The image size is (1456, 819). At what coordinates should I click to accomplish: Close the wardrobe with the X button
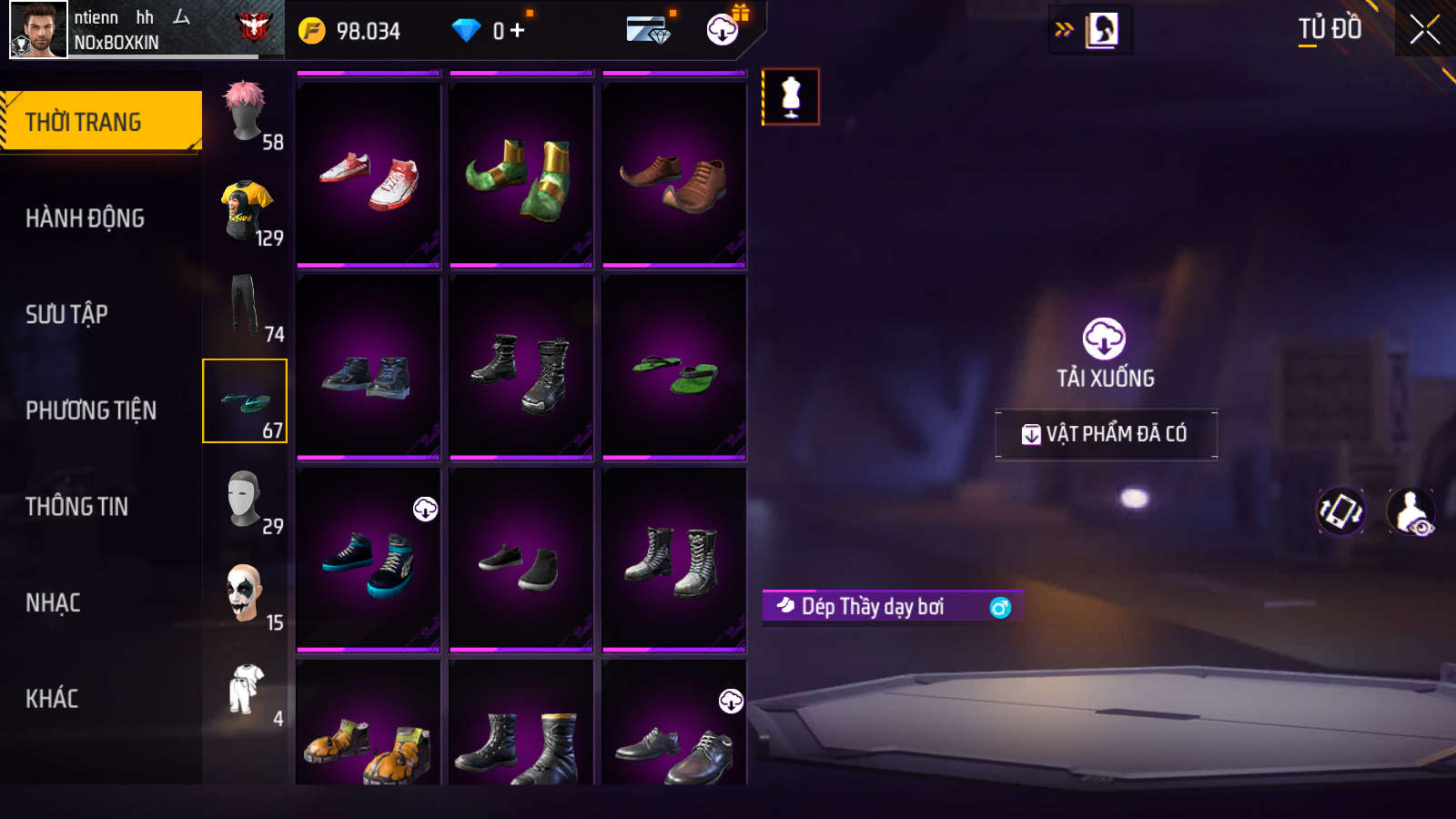tap(1424, 29)
